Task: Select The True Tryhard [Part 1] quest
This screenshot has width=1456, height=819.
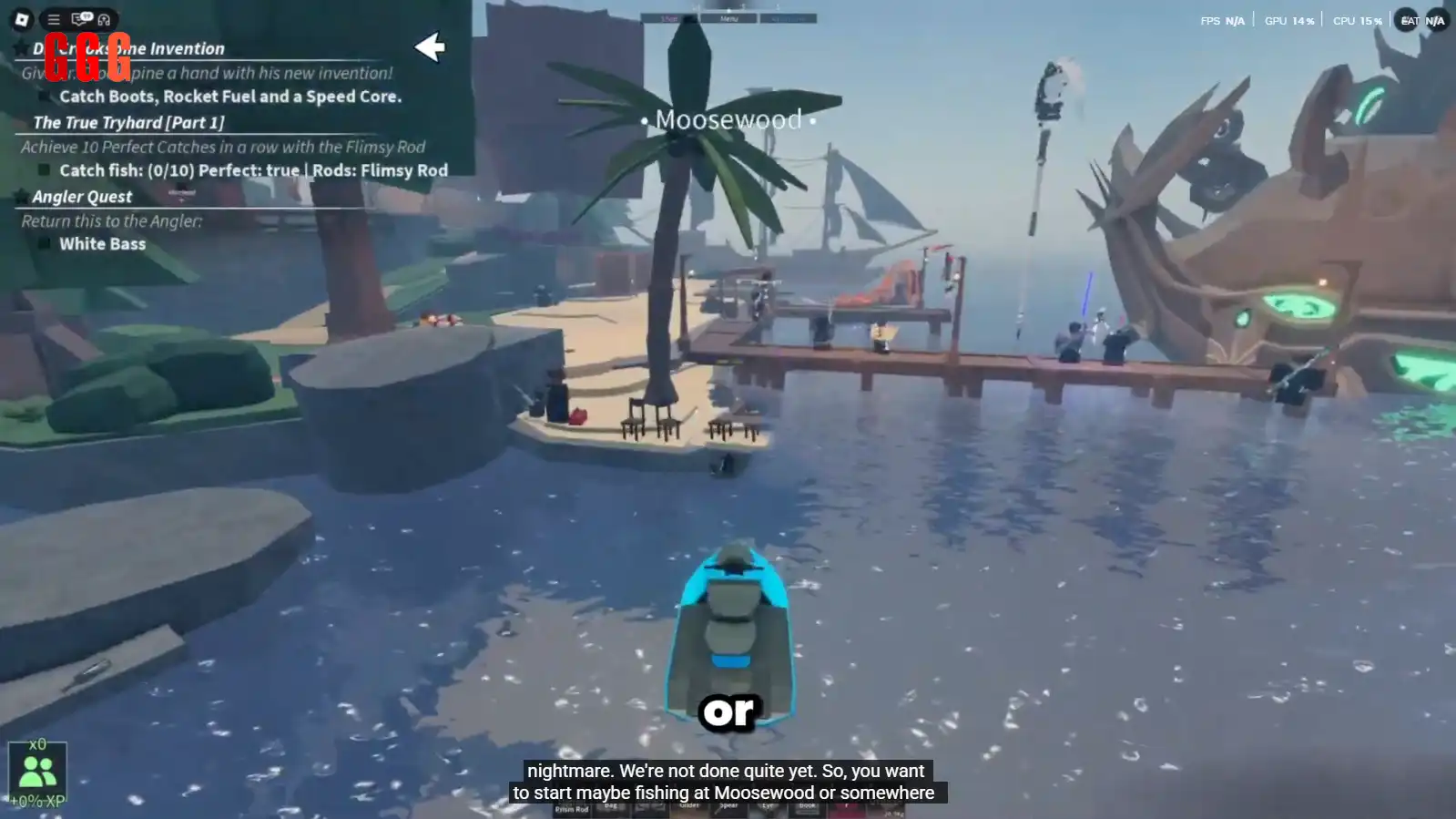Action: [x=128, y=122]
